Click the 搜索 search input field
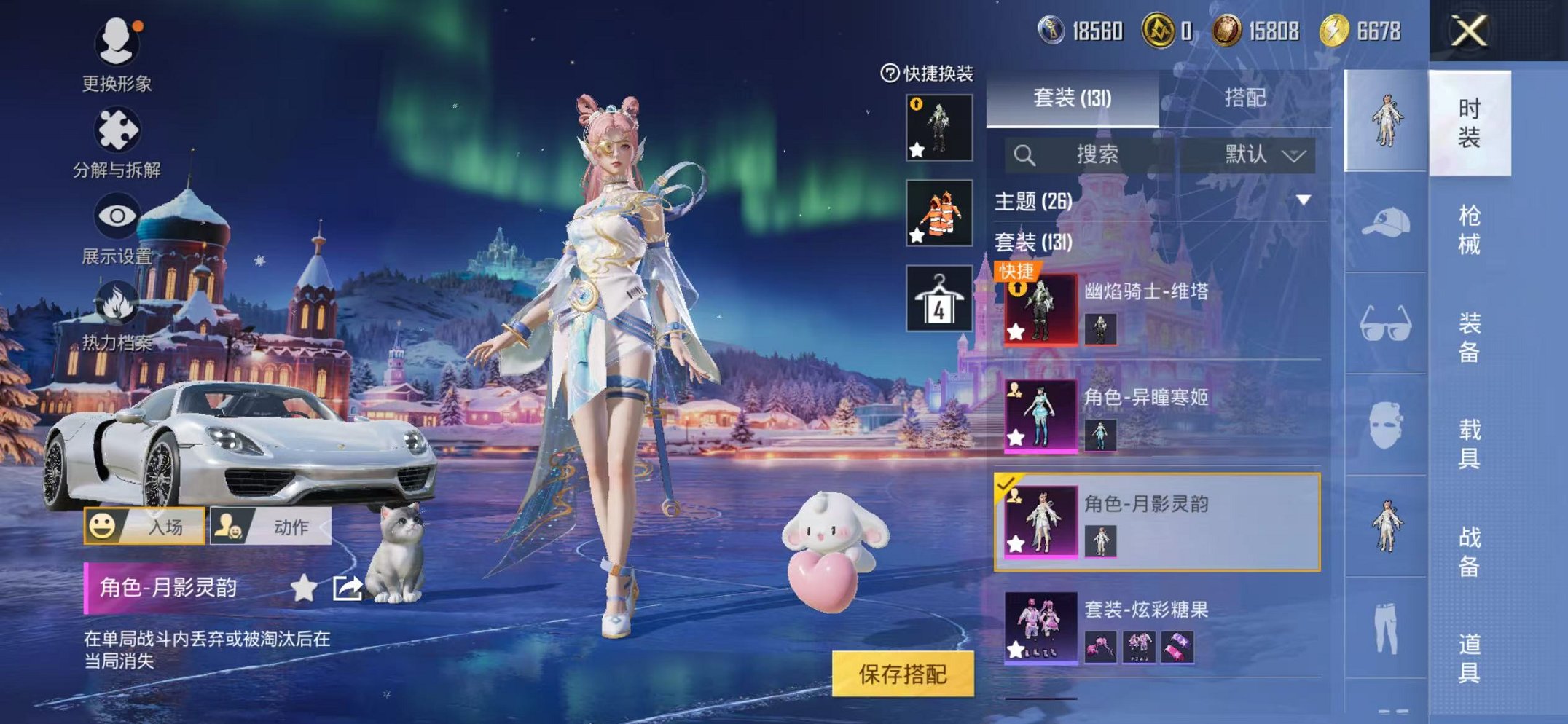Screen dimensions: 1568x724 1097,154
